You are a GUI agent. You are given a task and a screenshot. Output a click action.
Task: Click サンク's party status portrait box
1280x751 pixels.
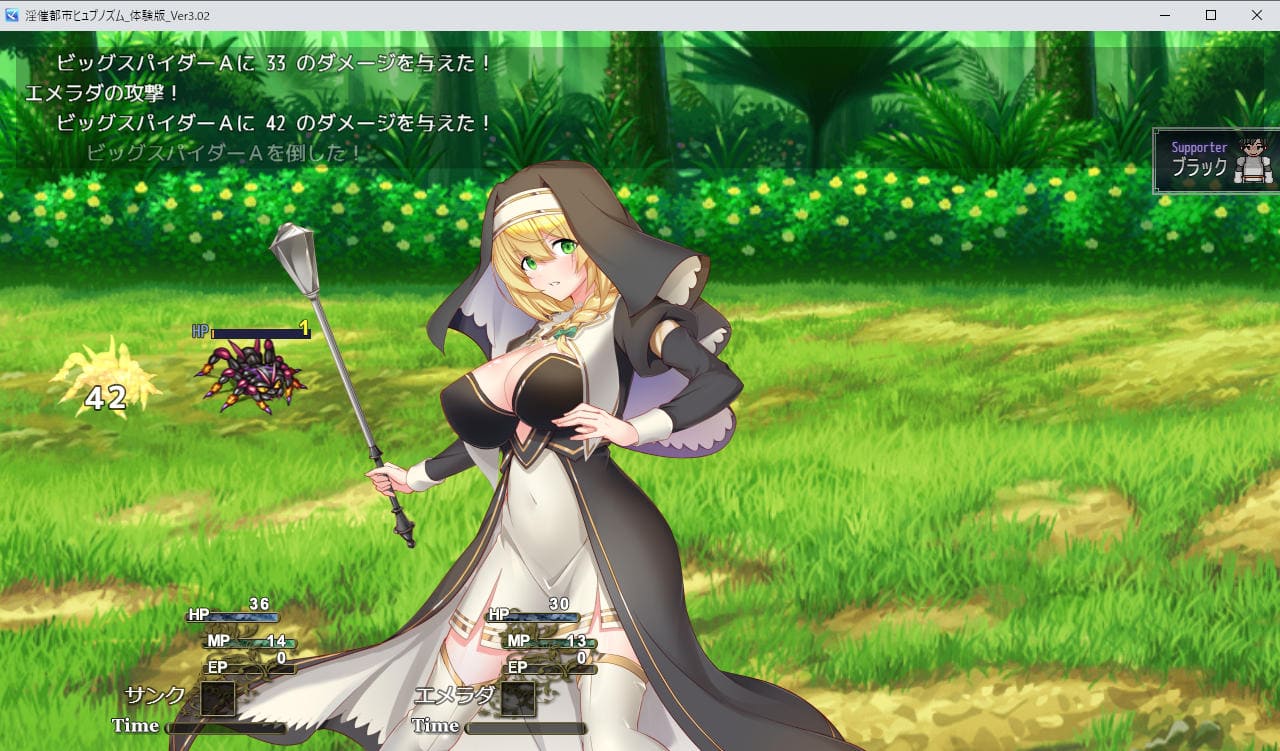(x=217, y=698)
